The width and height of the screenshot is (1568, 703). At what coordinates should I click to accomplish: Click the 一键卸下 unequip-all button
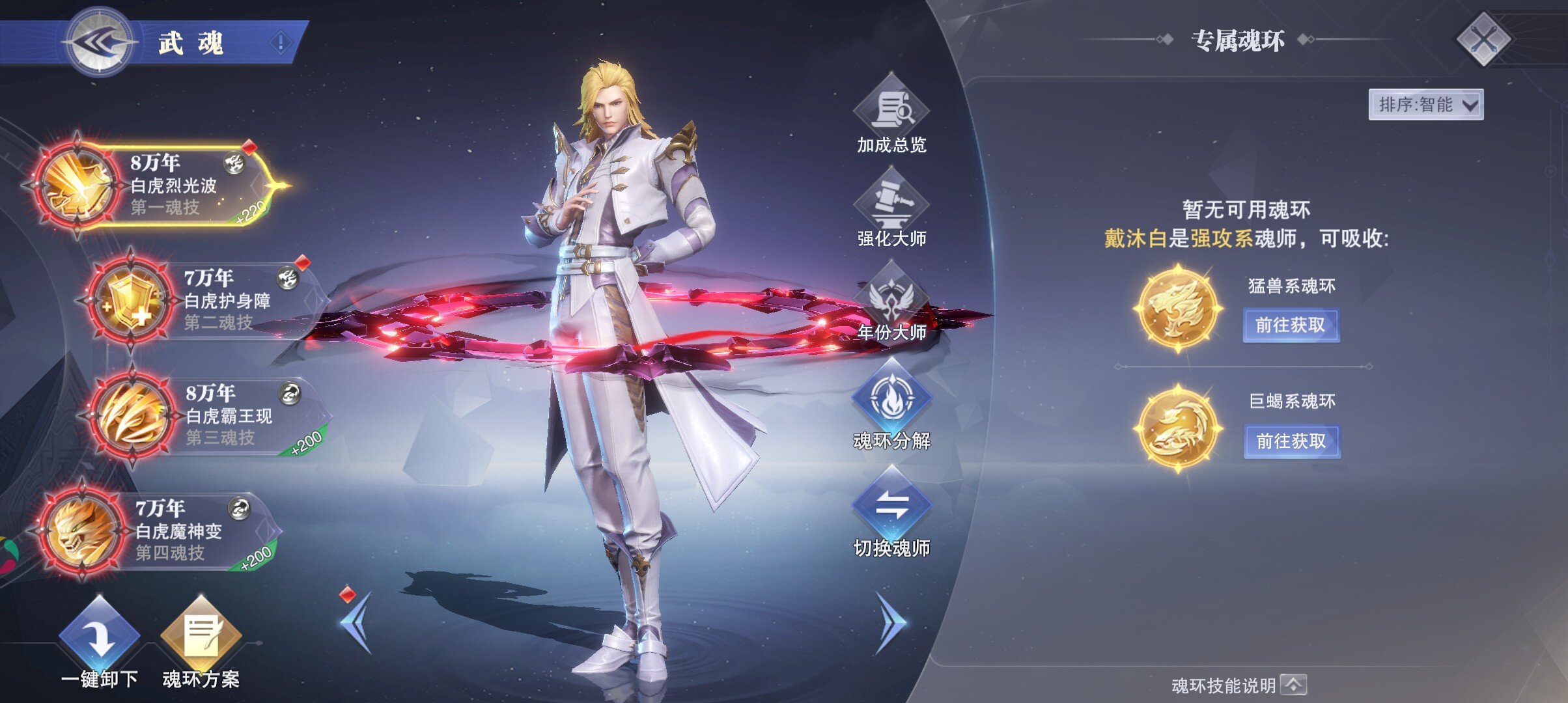(100, 641)
